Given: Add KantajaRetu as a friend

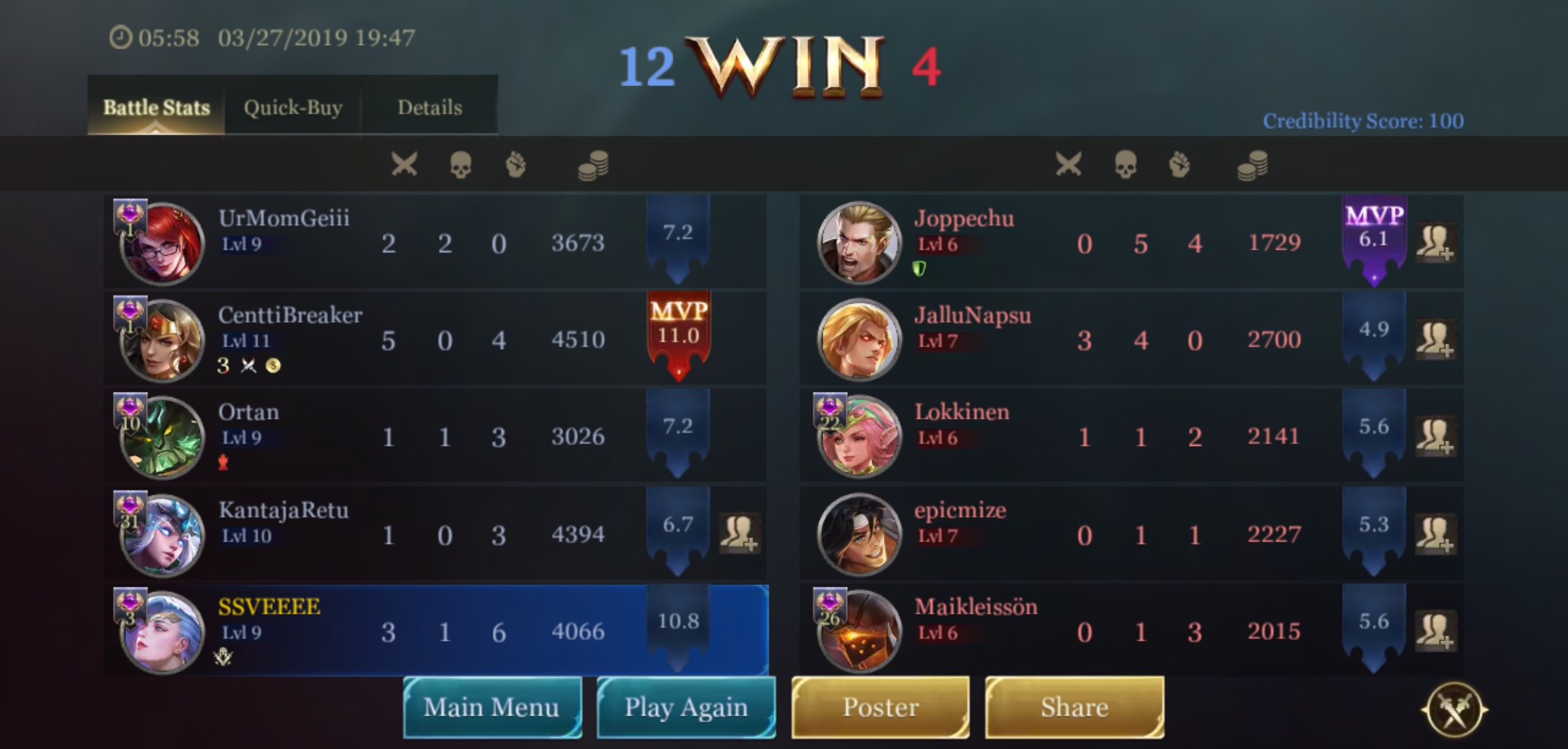Looking at the screenshot, I should click(x=739, y=533).
